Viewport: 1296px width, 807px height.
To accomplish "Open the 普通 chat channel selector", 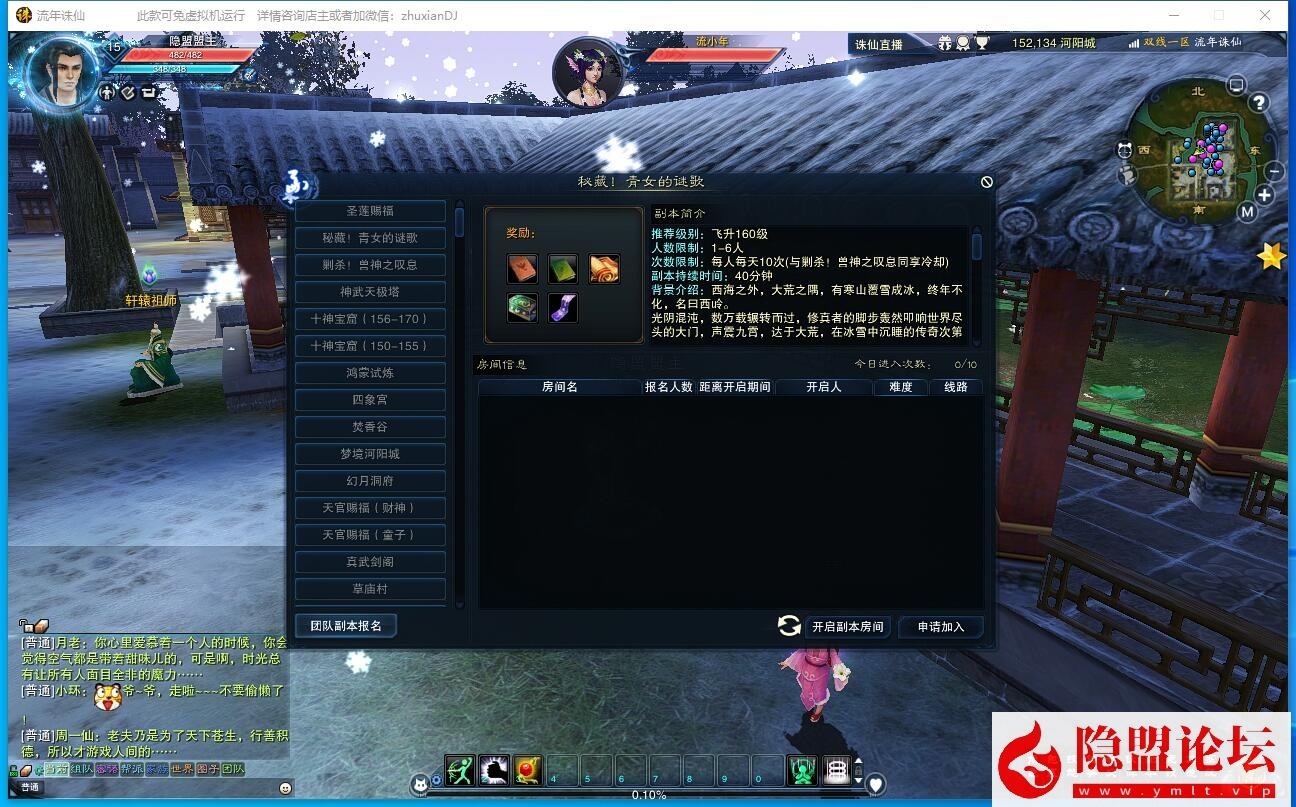I will [30, 787].
